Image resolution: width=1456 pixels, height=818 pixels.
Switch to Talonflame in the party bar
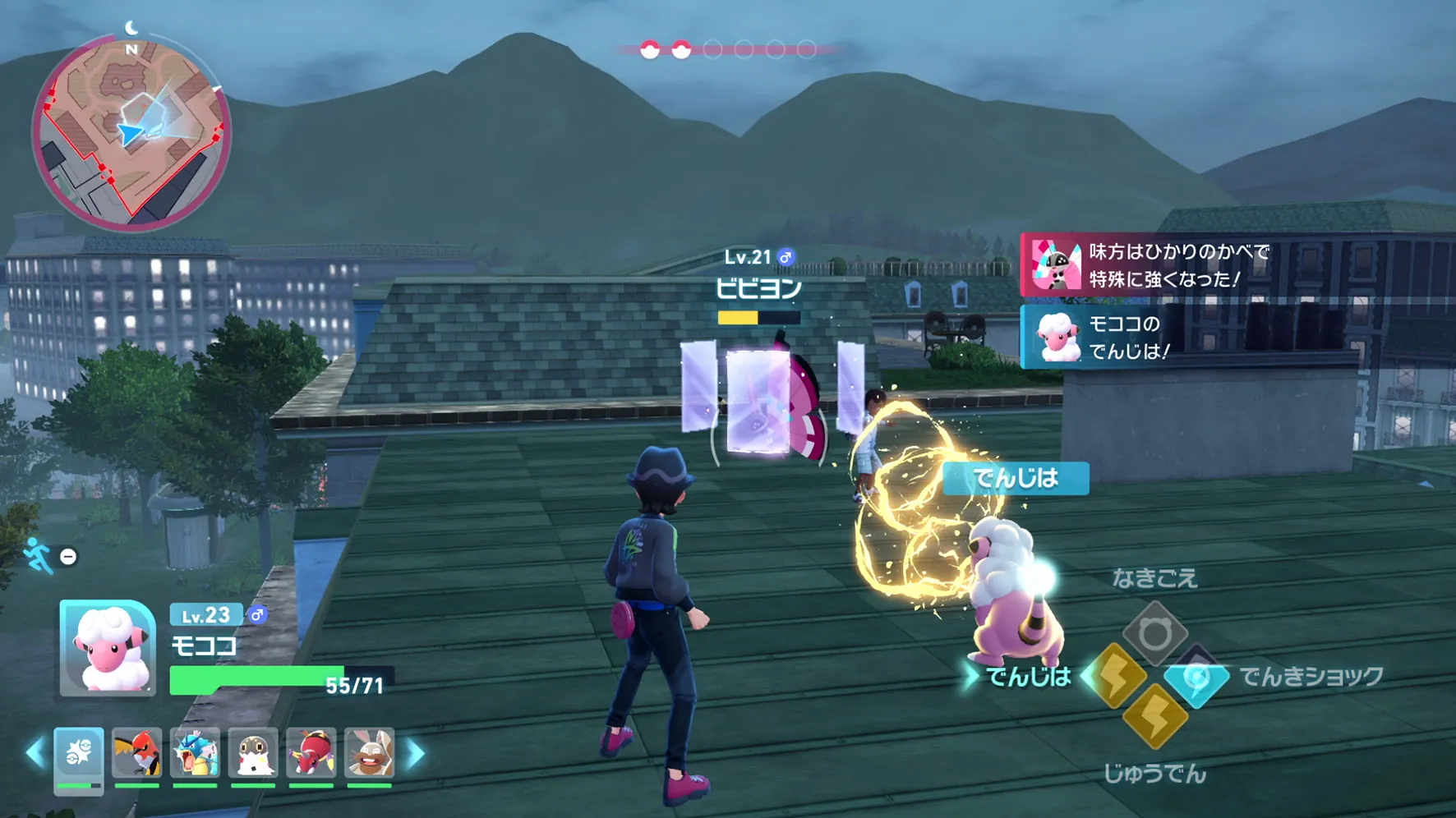pos(136,754)
